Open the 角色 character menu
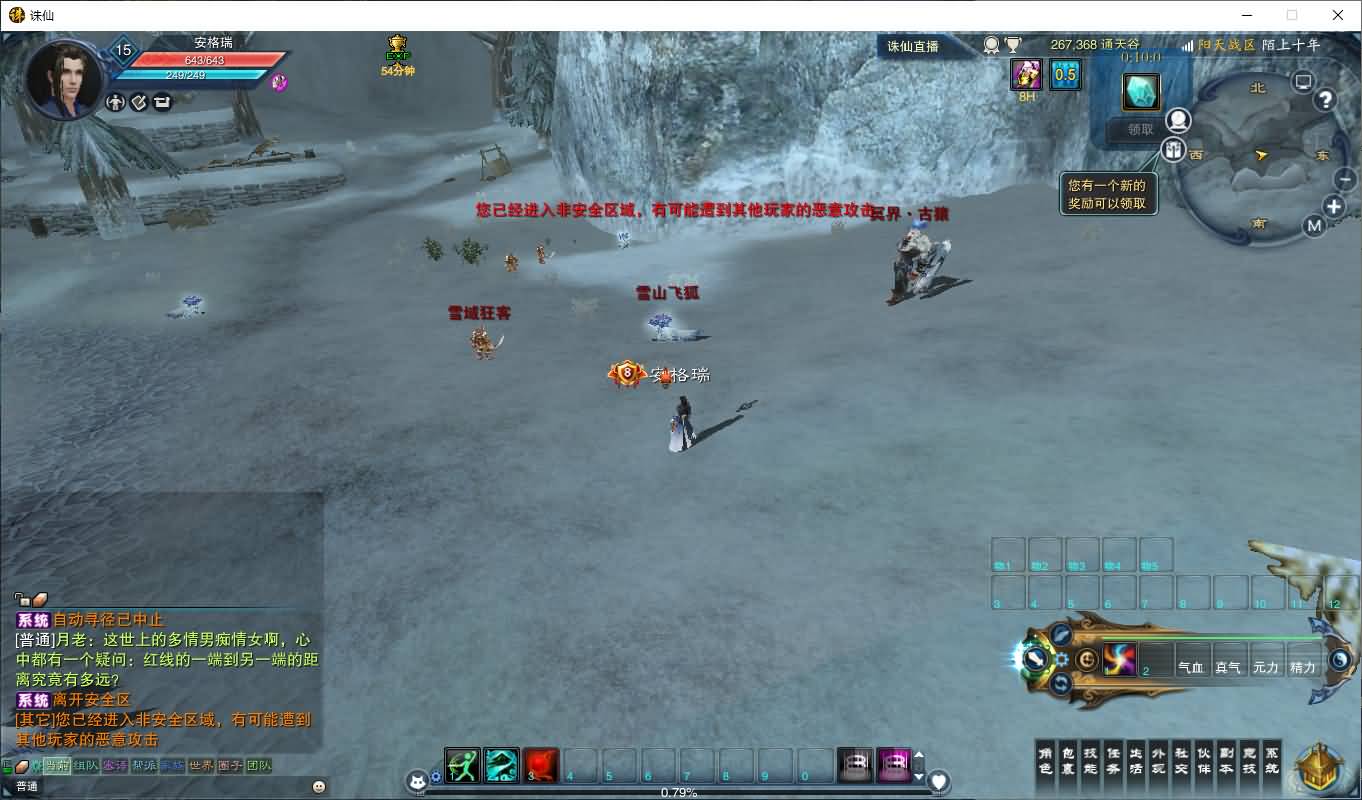Screen dimensions: 1362x800 (1045, 761)
